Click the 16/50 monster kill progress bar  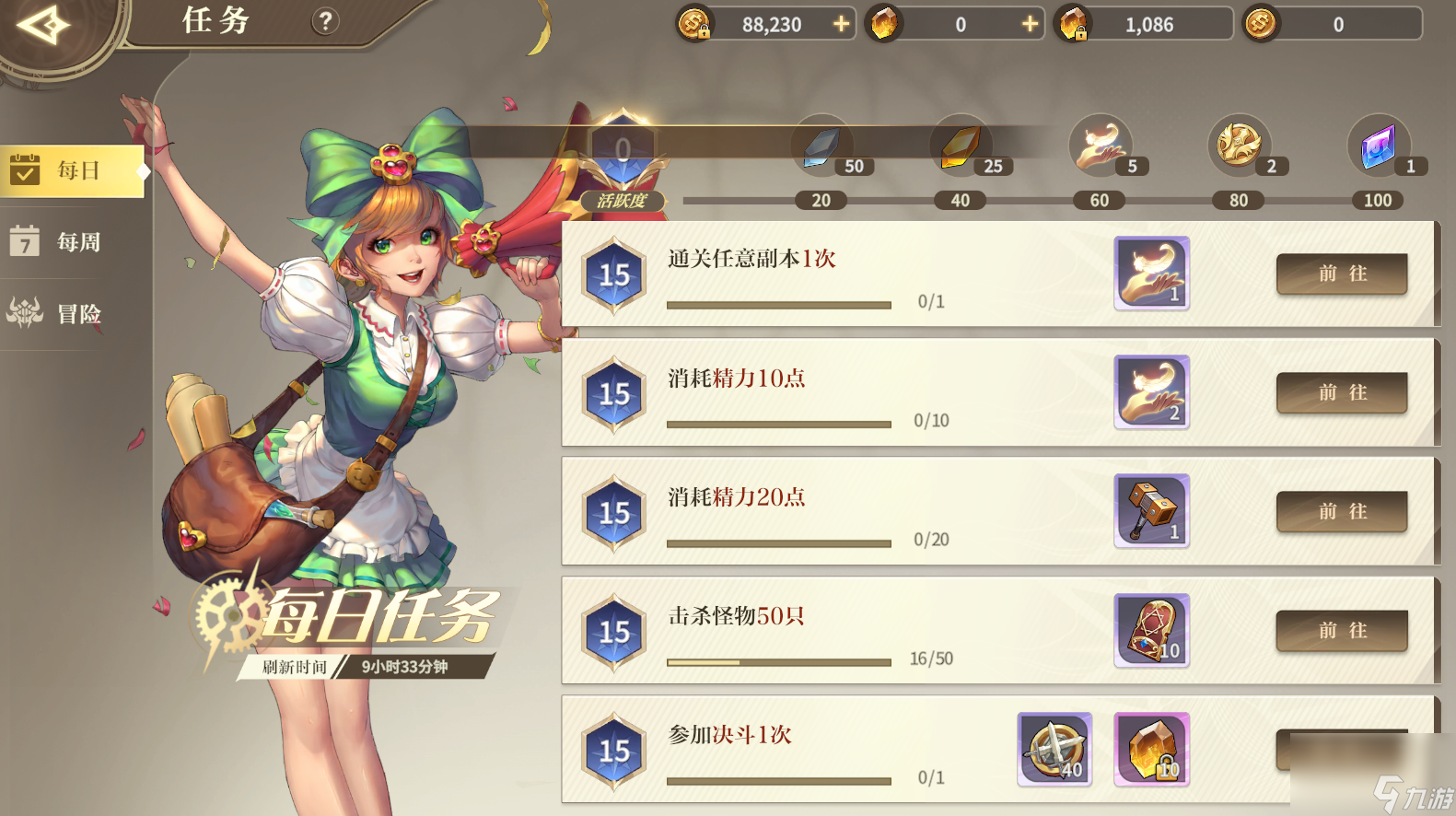pos(778,662)
